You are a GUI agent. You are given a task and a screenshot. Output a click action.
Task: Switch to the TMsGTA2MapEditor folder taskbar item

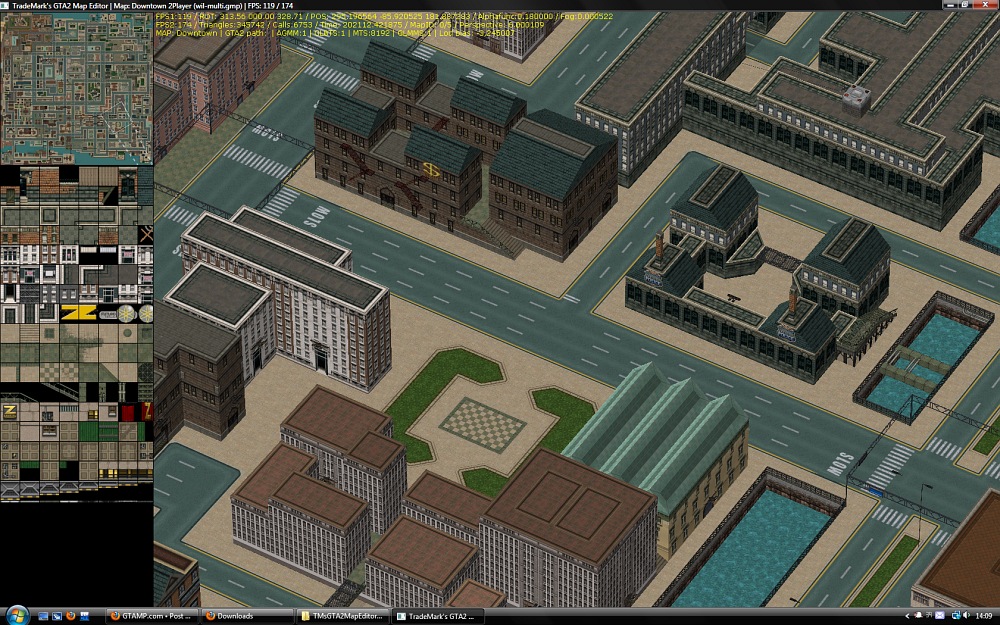pos(342,616)
